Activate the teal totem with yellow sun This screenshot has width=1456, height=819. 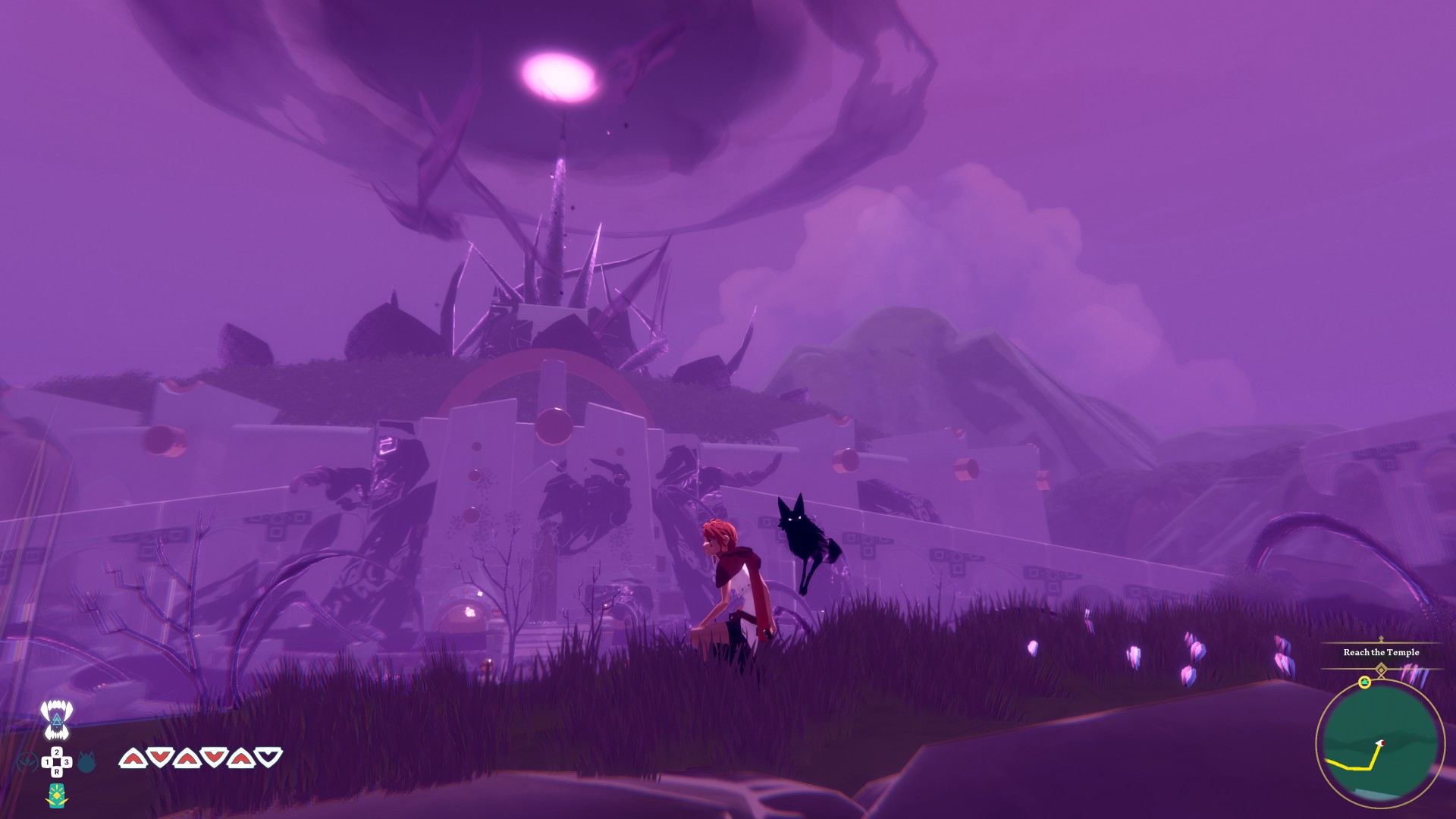(57, 795)
